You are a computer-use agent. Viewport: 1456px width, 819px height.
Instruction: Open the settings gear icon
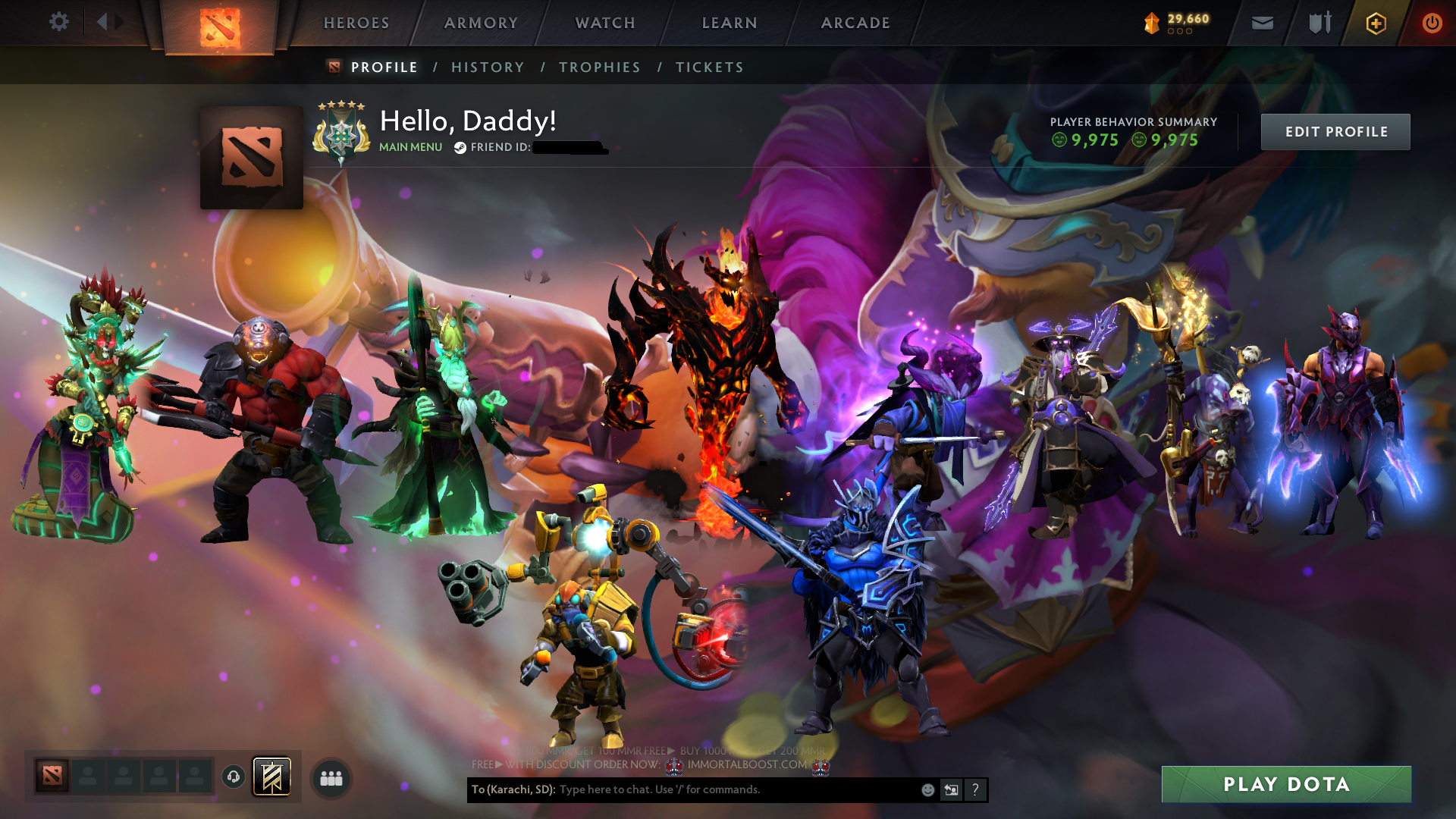59,22
